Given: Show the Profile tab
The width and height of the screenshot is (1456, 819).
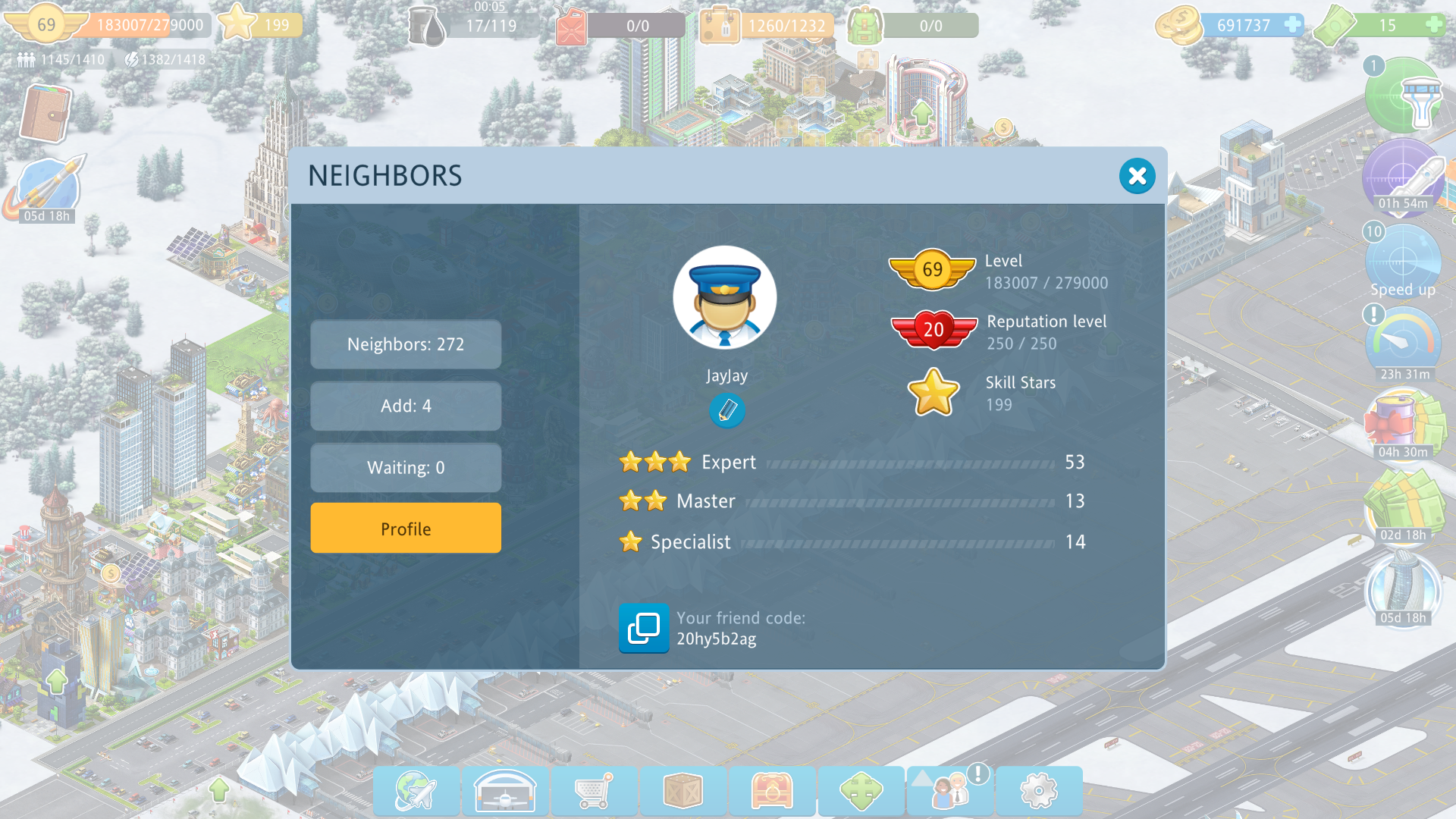Looking at the screenshot, I should [406, 529].
